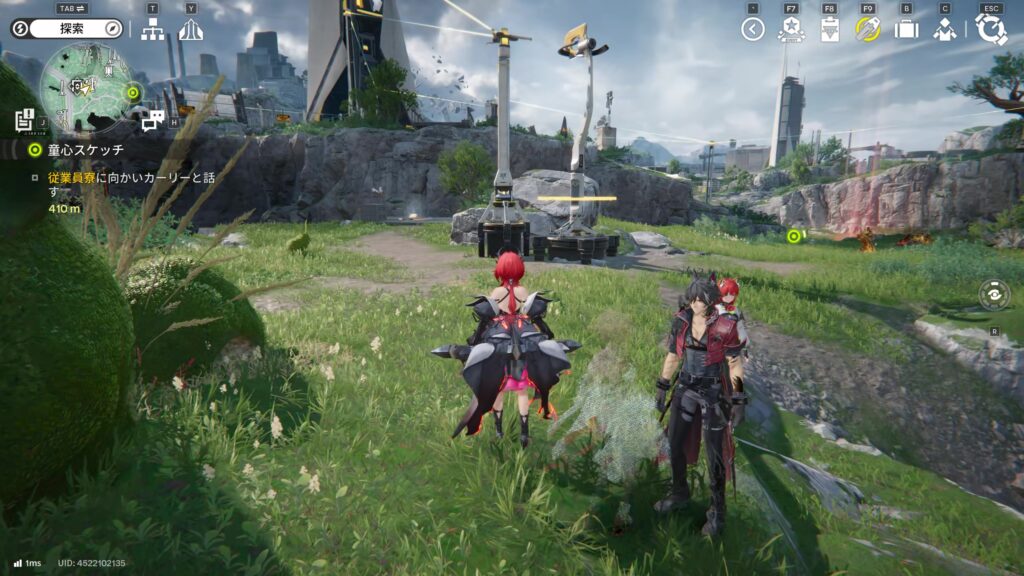Open the yellow-ringed icon

coord(867,29)
